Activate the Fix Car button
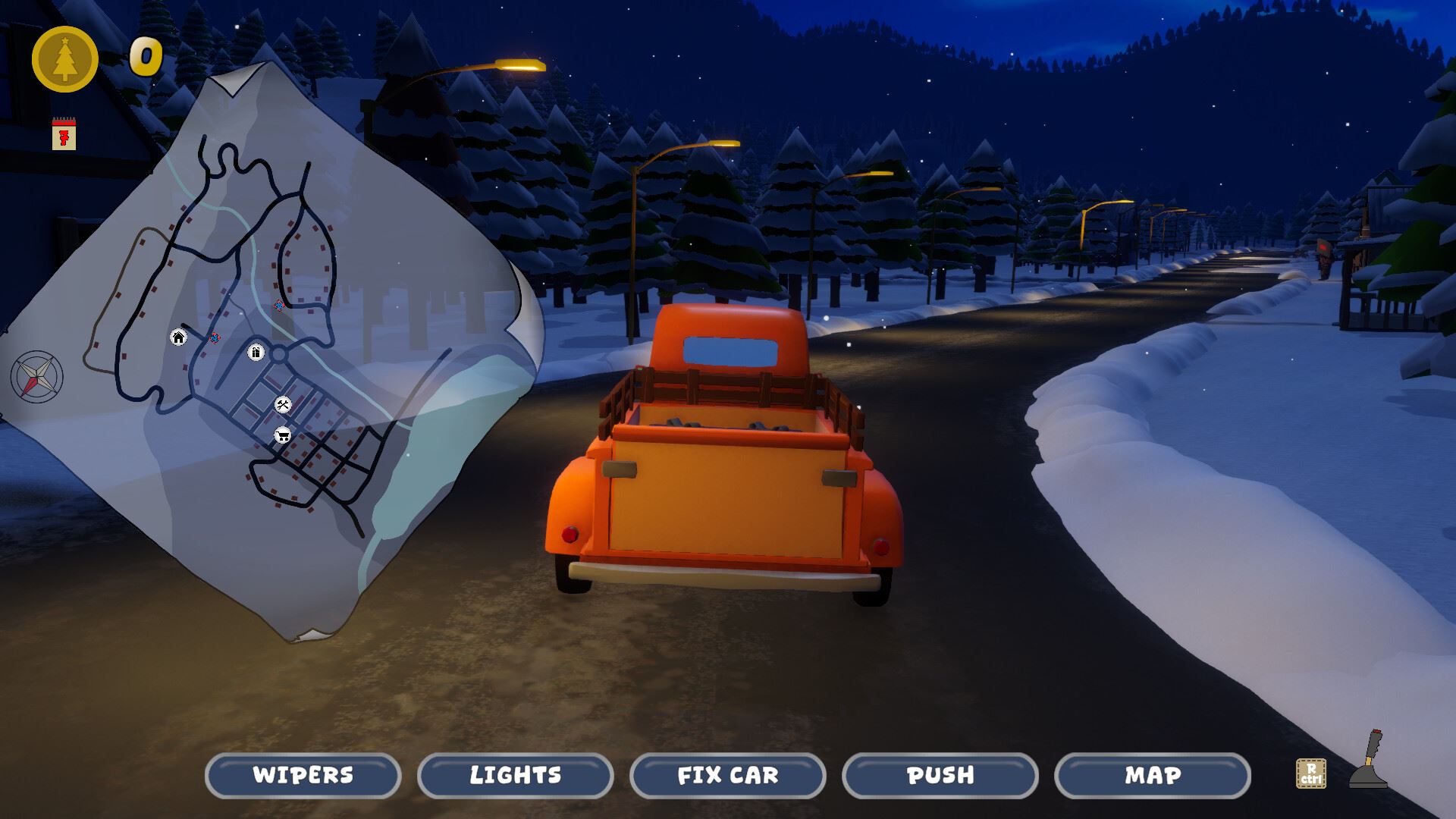 click(727, 775)
